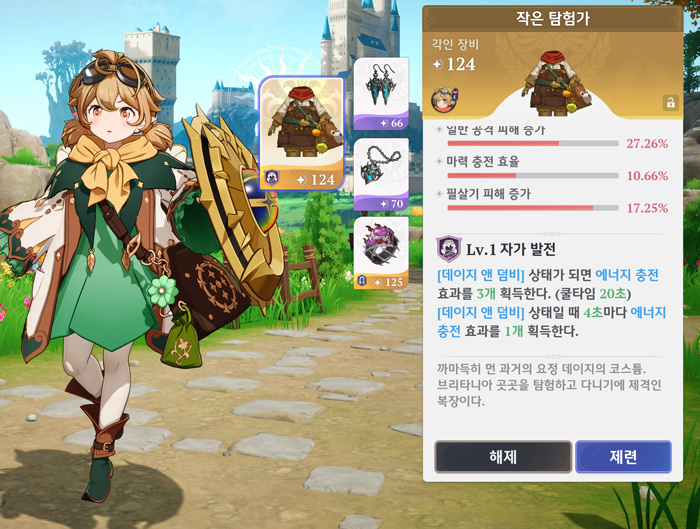700x529 pixels.
Task: Pick the purple orb ring slot
Action: click(381, 253)
